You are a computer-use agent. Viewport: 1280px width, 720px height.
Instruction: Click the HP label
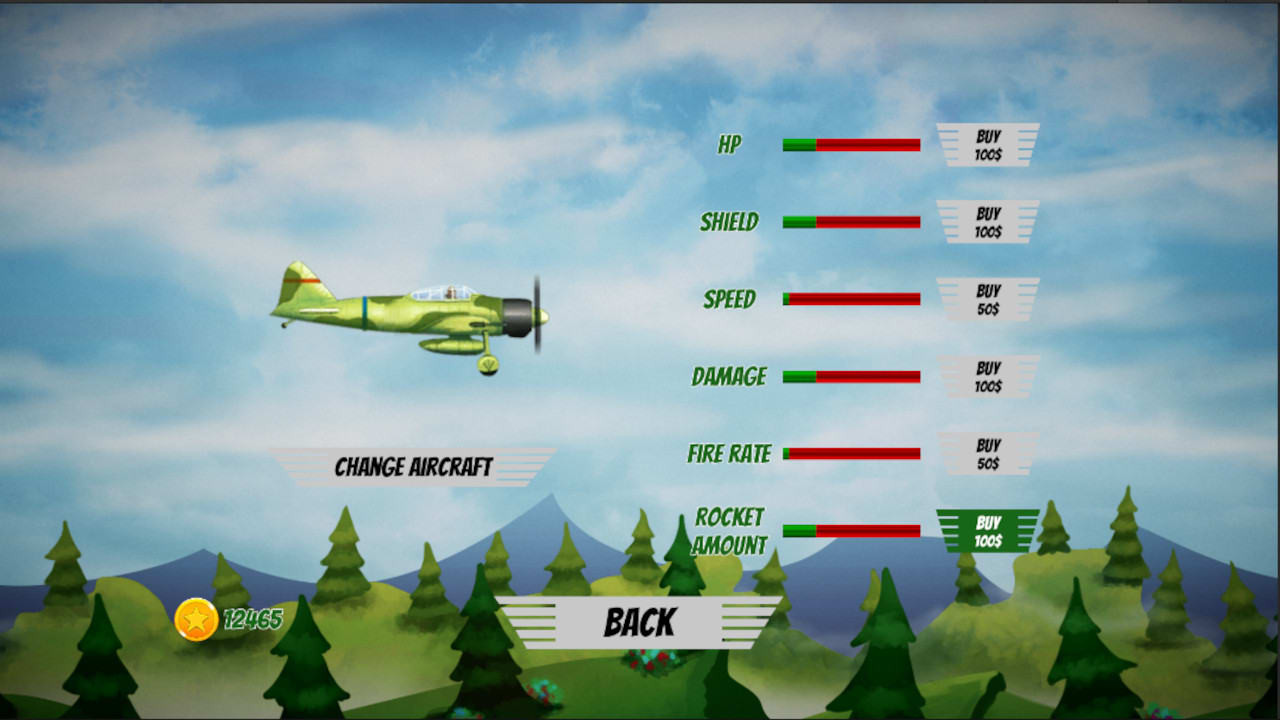coord(729,144)
